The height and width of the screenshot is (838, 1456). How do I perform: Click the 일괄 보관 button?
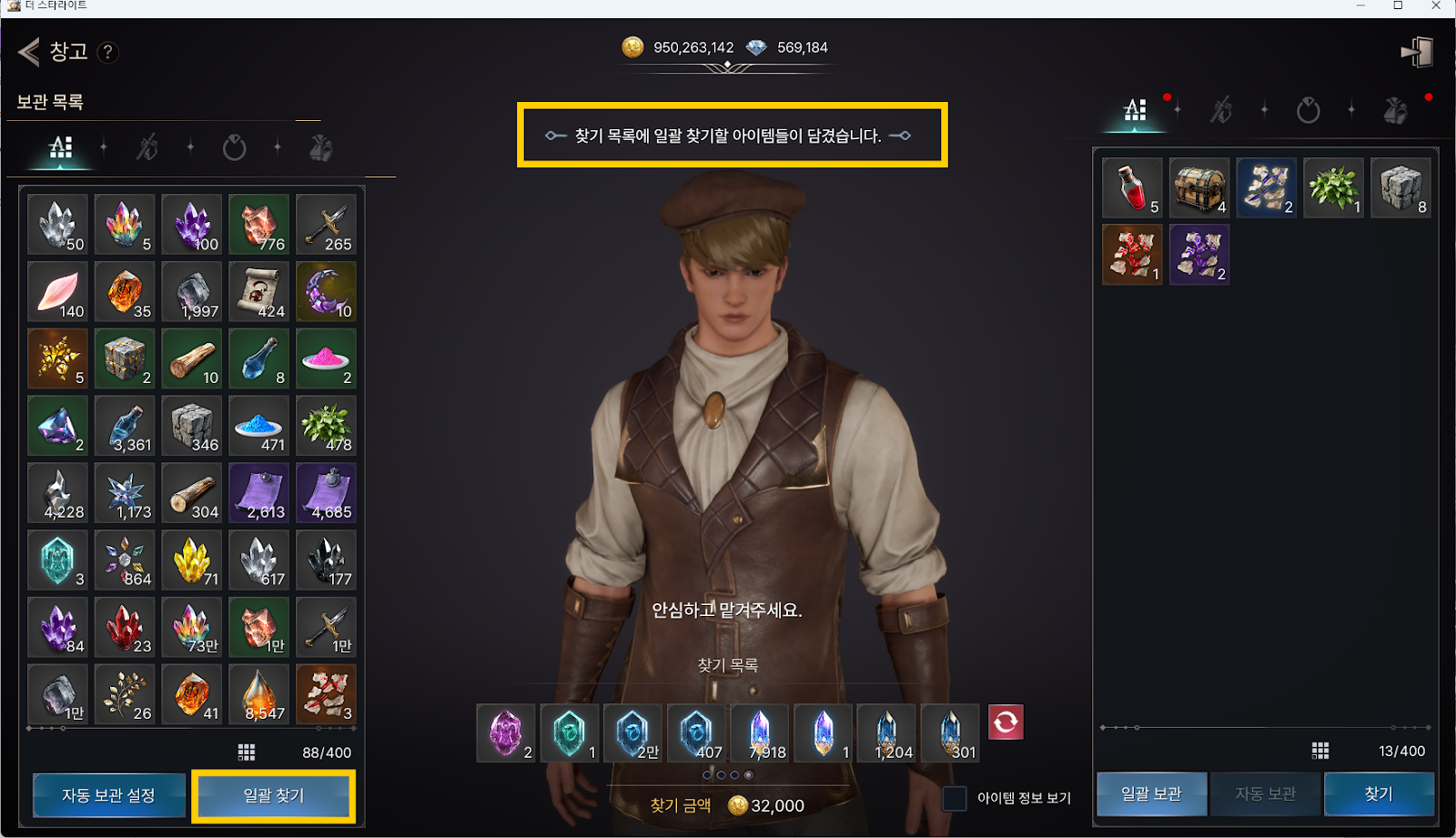coord(1151,793)
